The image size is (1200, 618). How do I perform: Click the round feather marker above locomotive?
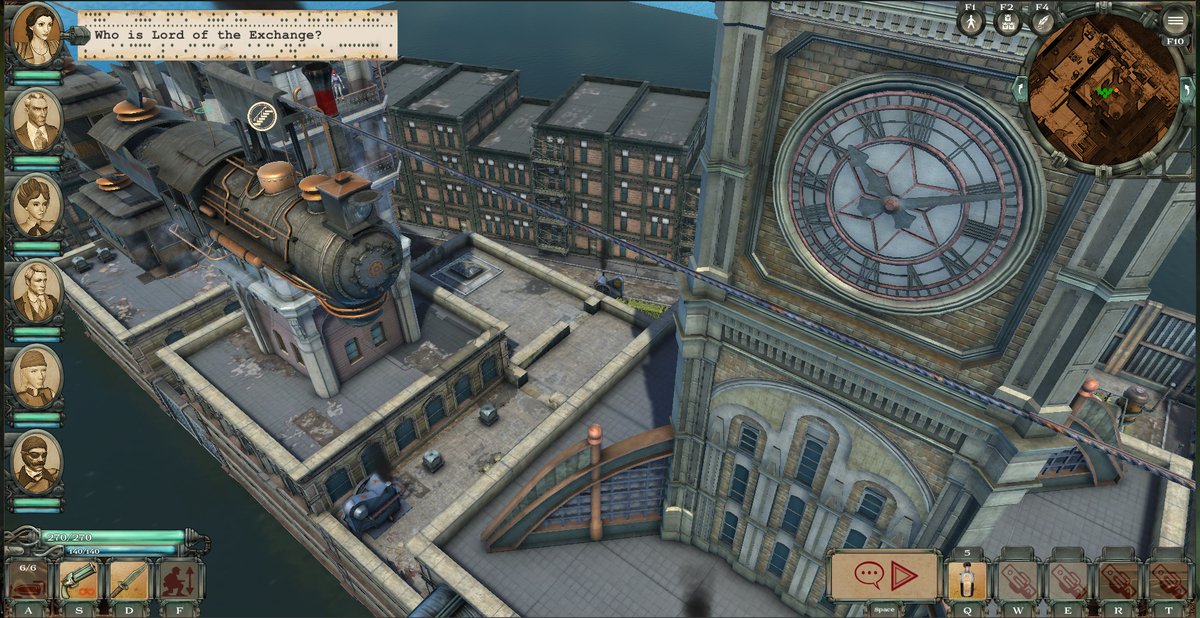coord(262,114)
